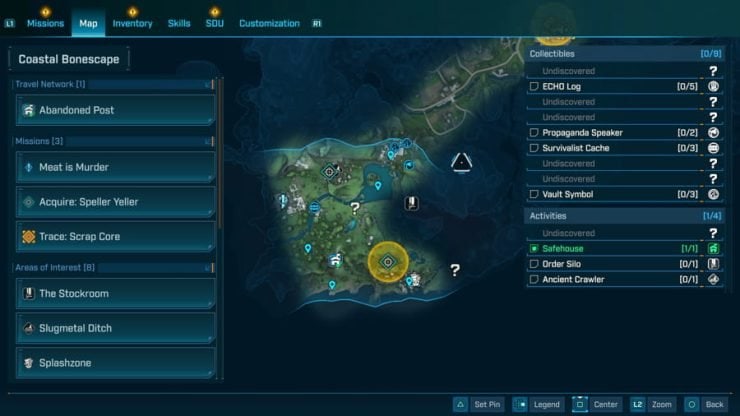
Task: Select Acquire: Speller Yeller mission
Action: tap(115, 202)
